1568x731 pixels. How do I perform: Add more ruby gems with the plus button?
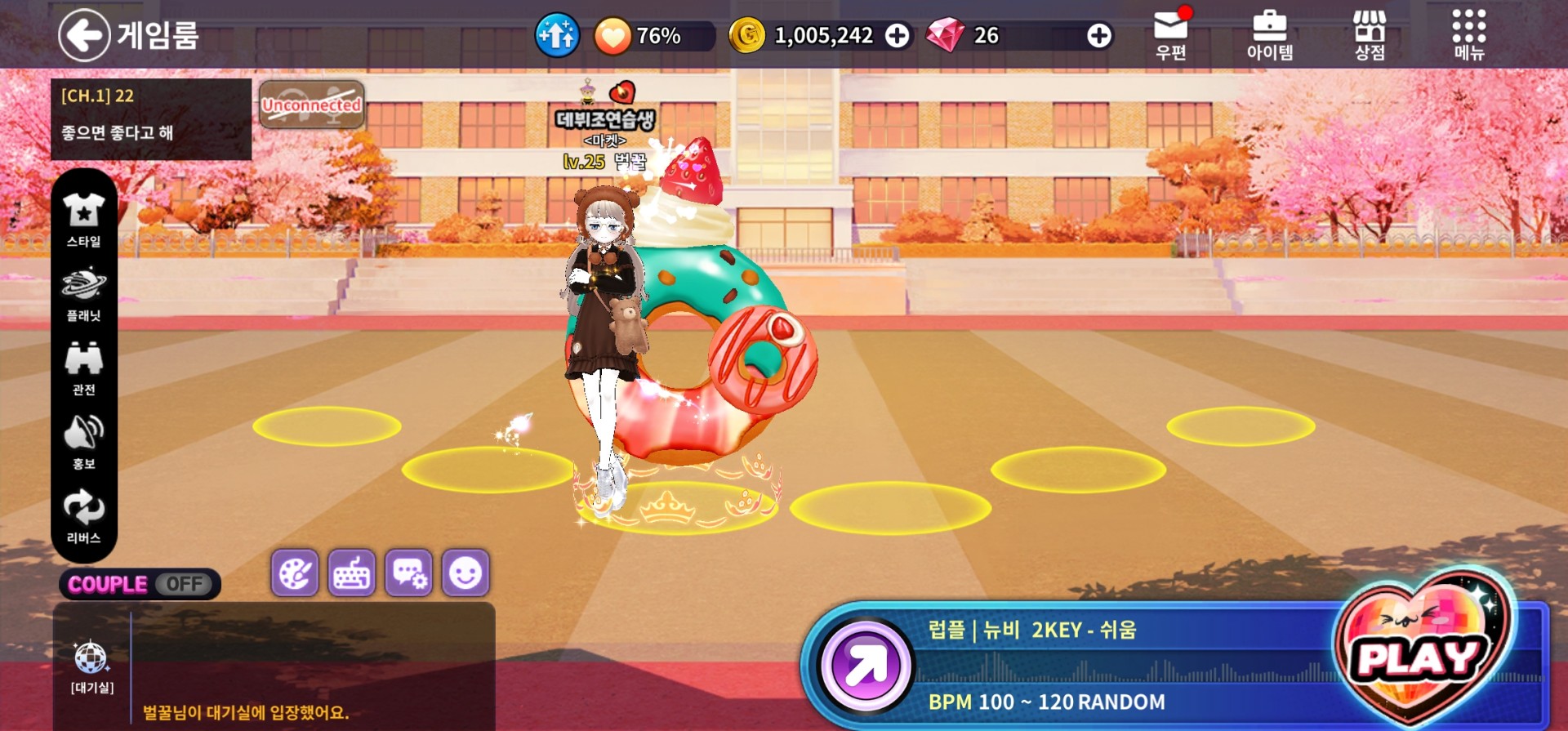click(x=1099, y=36)
